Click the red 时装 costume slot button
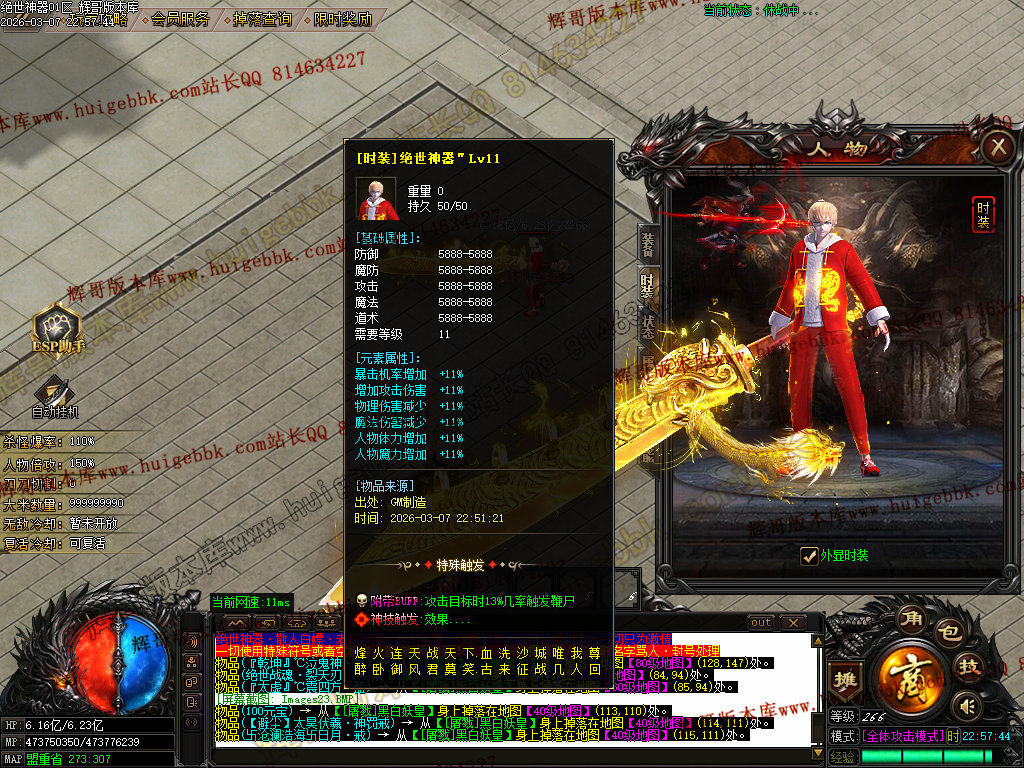This screenshot has height=768, width=1024. 984,214
